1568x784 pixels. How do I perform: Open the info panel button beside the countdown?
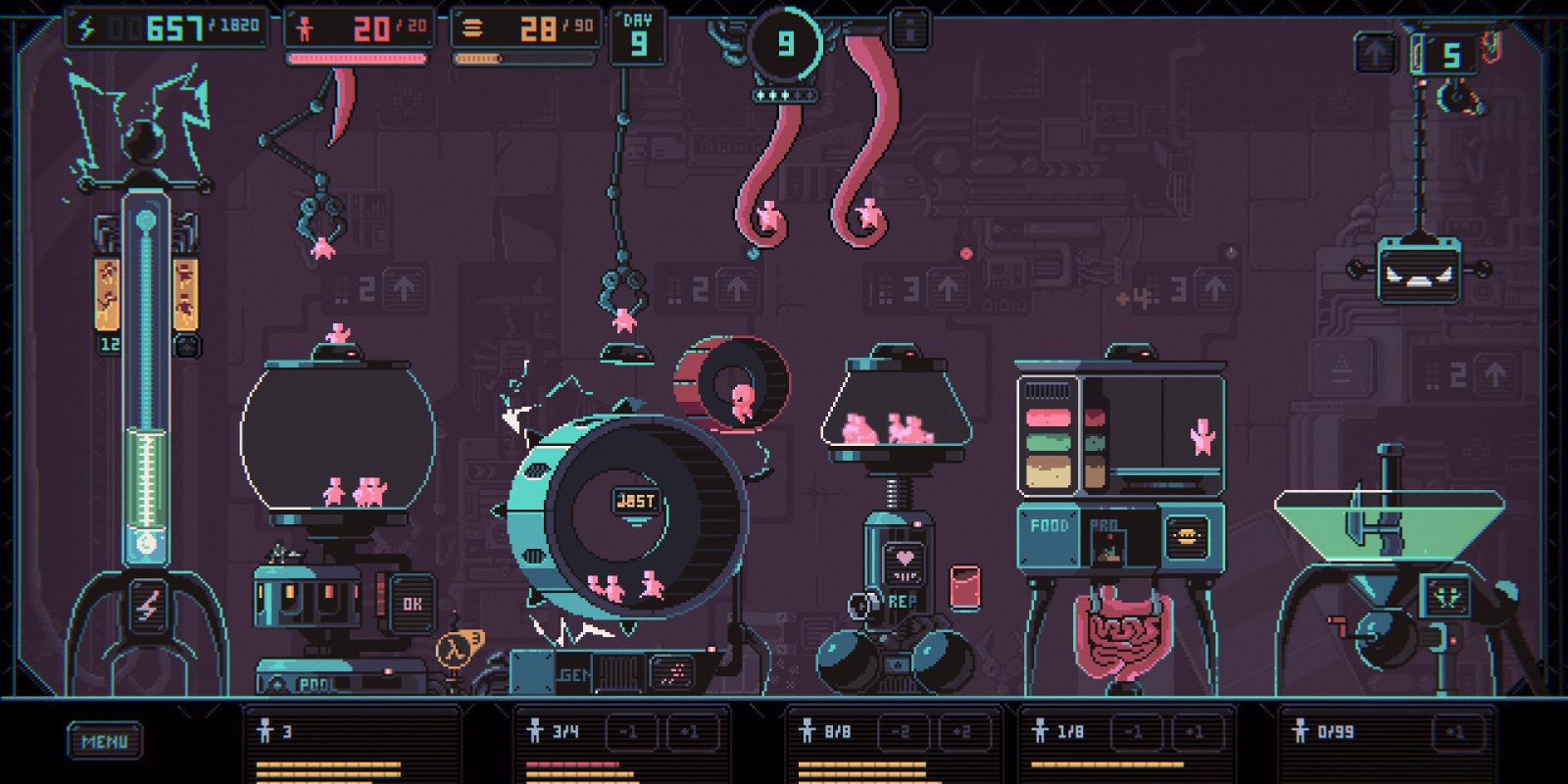click(909, 31)
